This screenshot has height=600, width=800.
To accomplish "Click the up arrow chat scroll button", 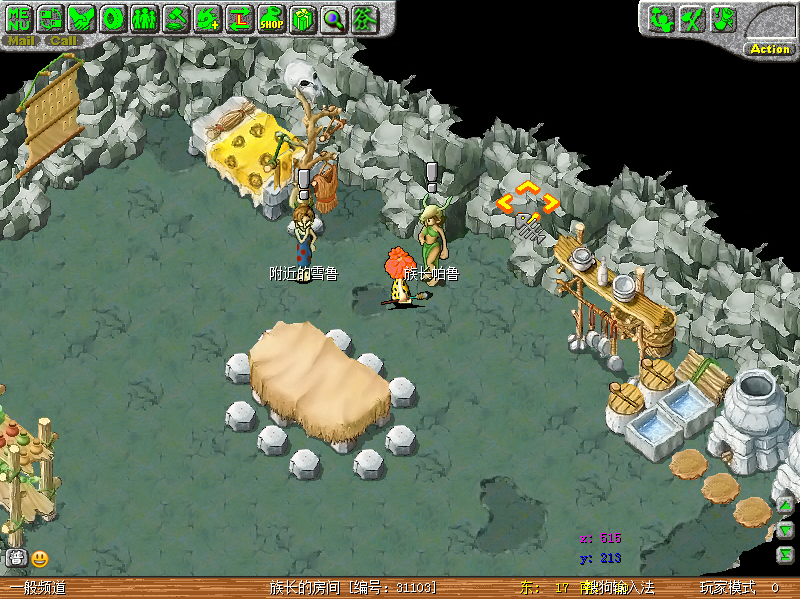I will tap(786, 504).
